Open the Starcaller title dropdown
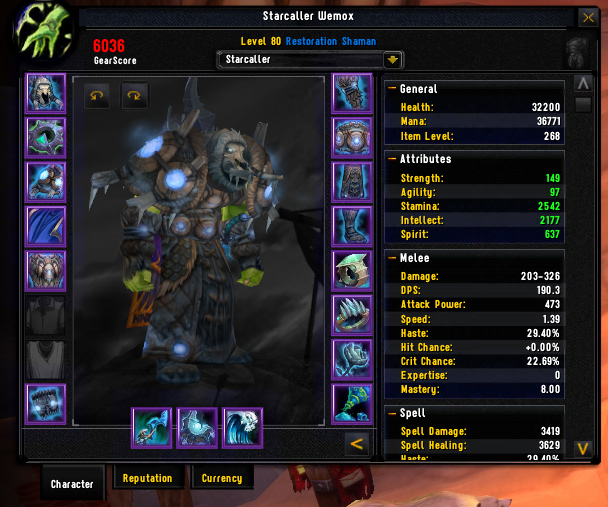Image resolution: width=608 pixels, height=507 pixels. 392,60
